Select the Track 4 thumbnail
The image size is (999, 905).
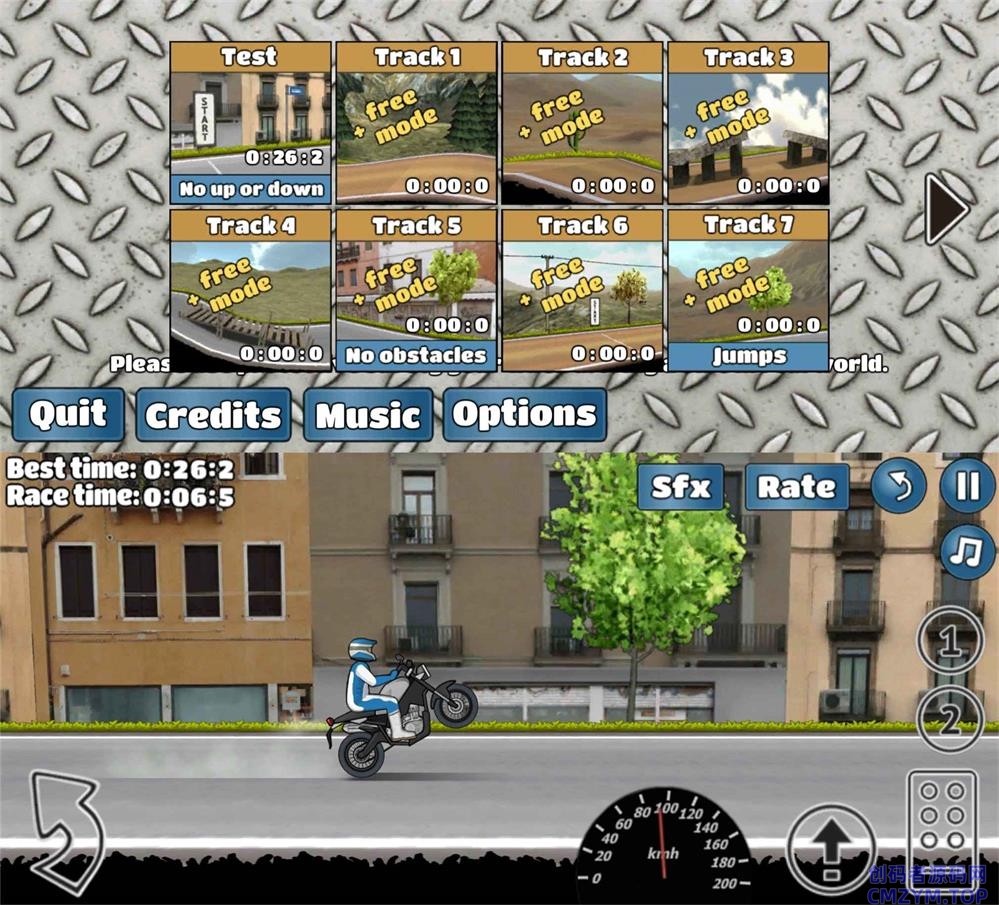click(250, 290)
